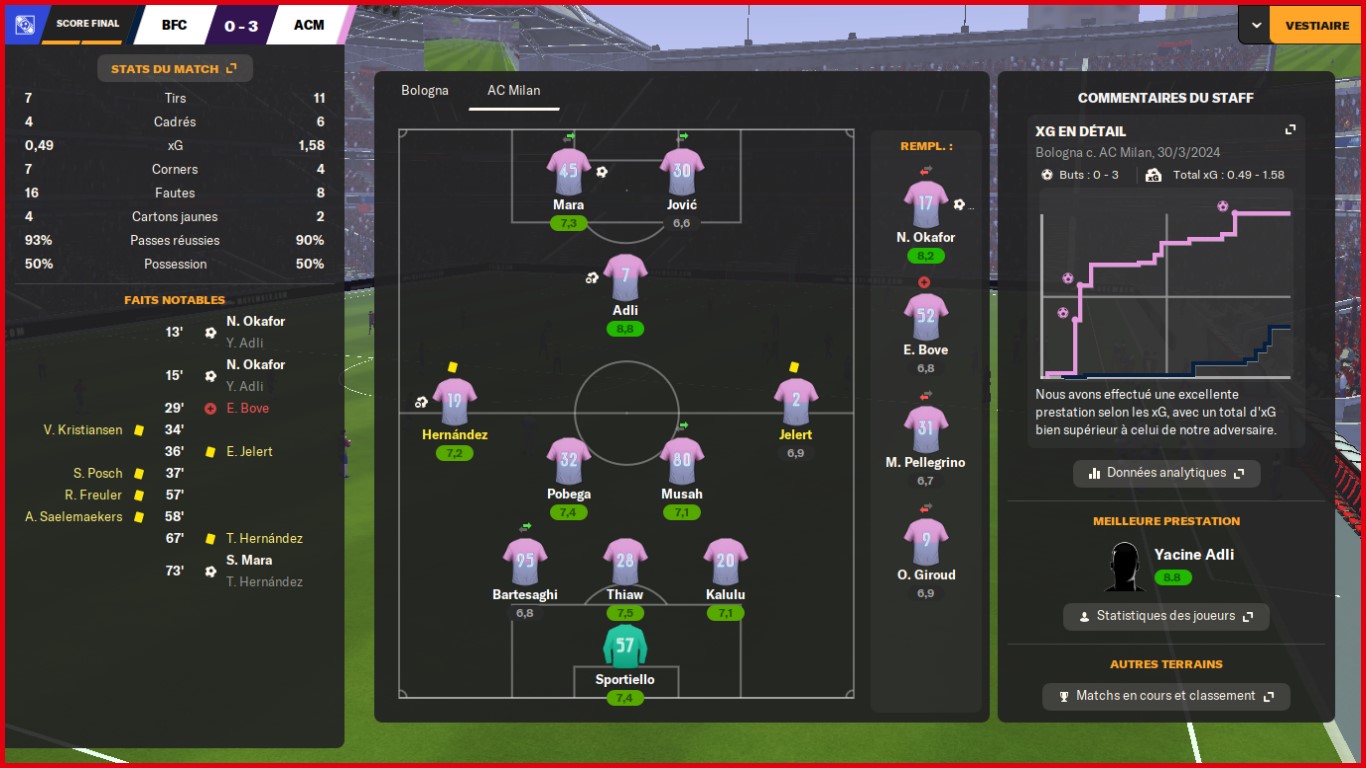The width and height of the screenshot is (1366, 768).
Task: Open Statistiques des joueurs
Action: [1166, 616]
